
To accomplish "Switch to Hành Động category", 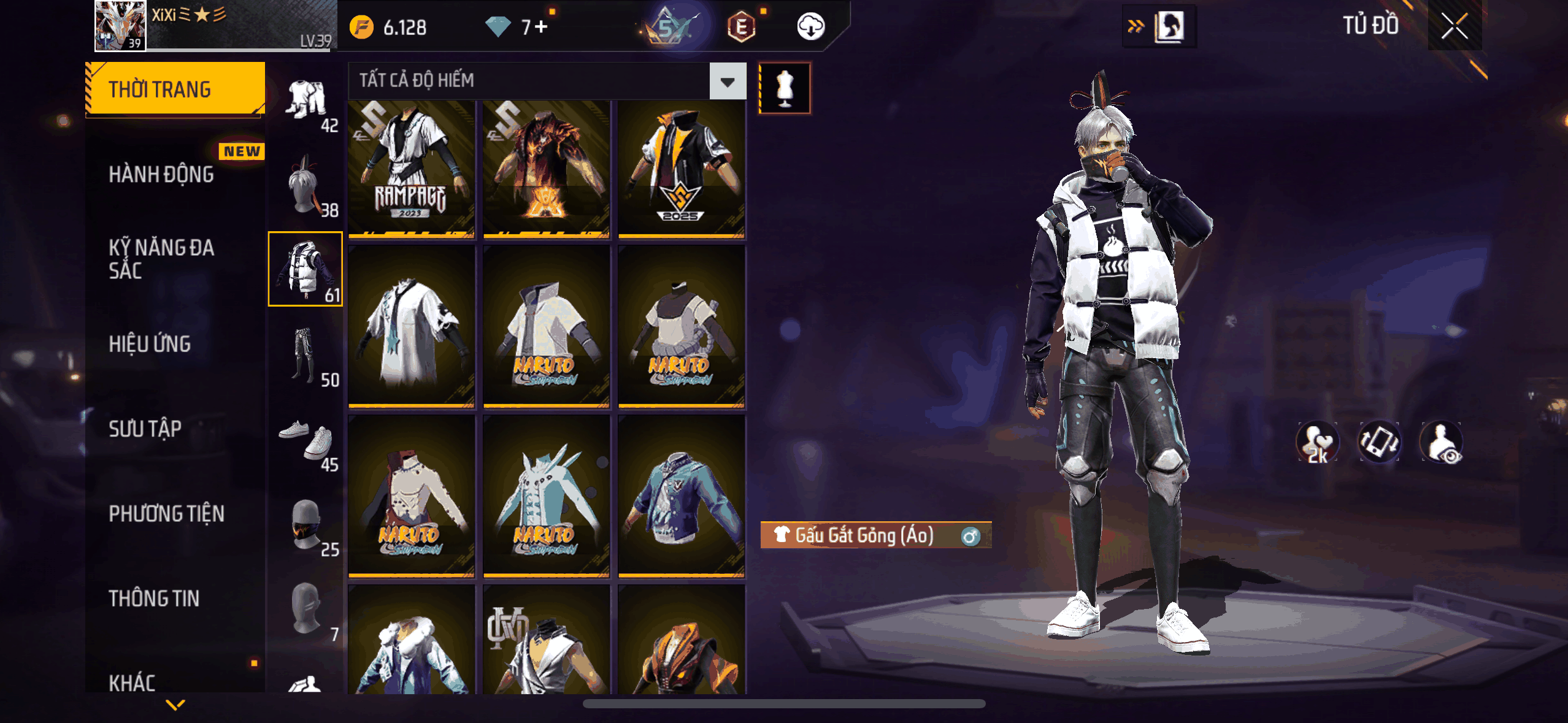I will [161, 175].
